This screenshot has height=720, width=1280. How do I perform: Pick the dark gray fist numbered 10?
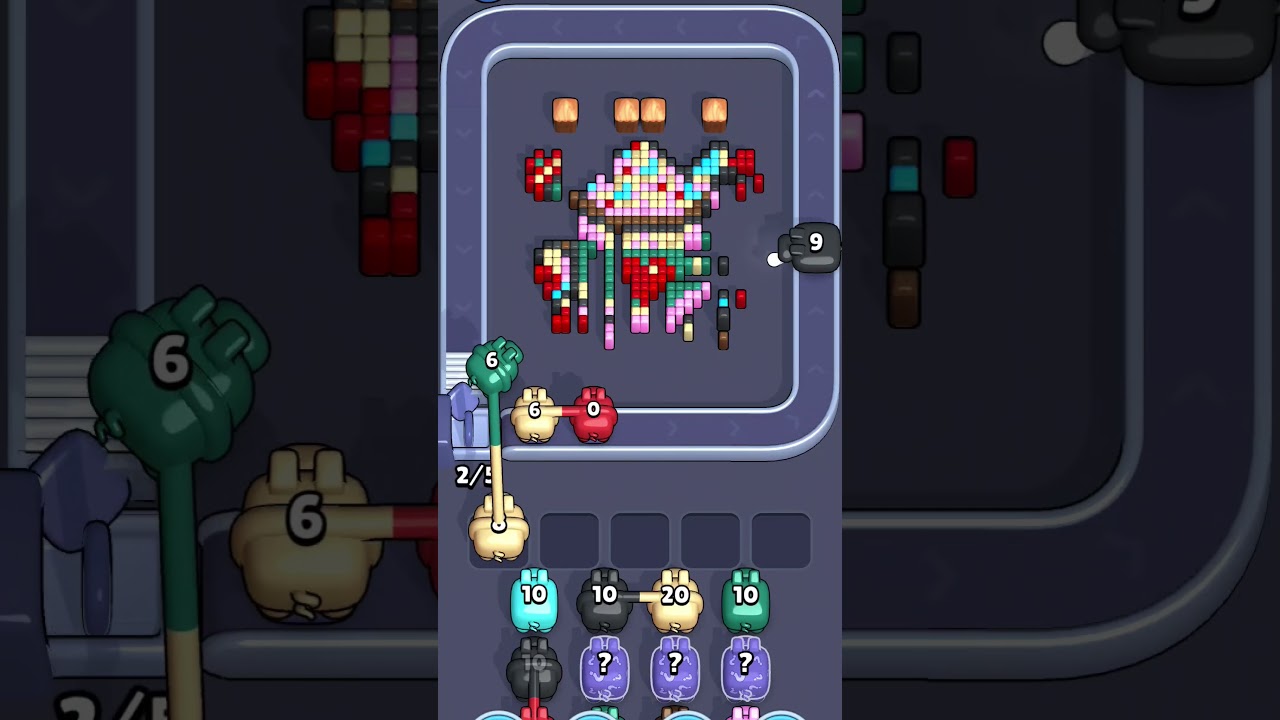tap(604, 598)
